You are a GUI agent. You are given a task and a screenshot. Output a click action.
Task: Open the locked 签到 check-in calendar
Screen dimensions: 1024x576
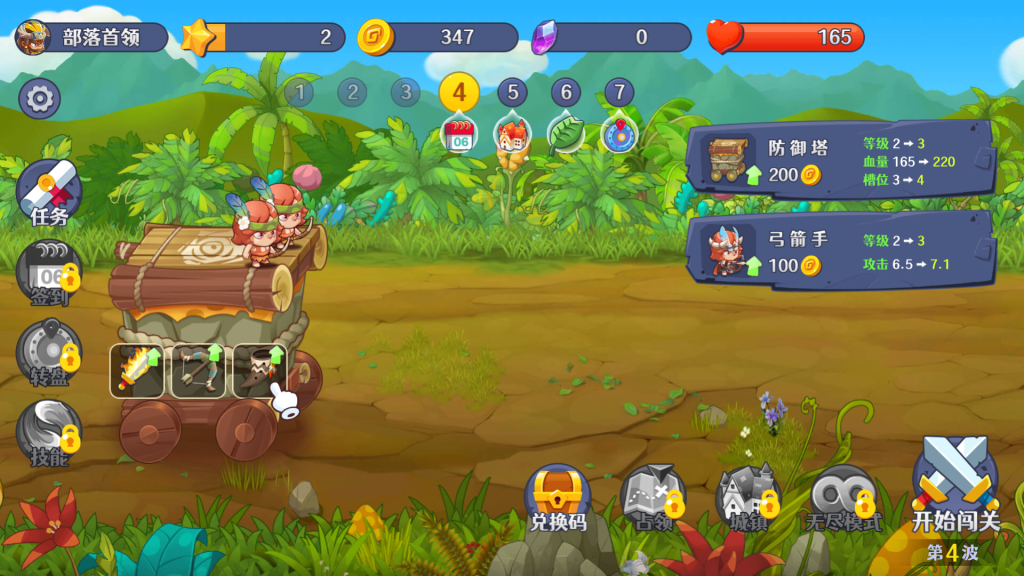click(x=49, y=272)
